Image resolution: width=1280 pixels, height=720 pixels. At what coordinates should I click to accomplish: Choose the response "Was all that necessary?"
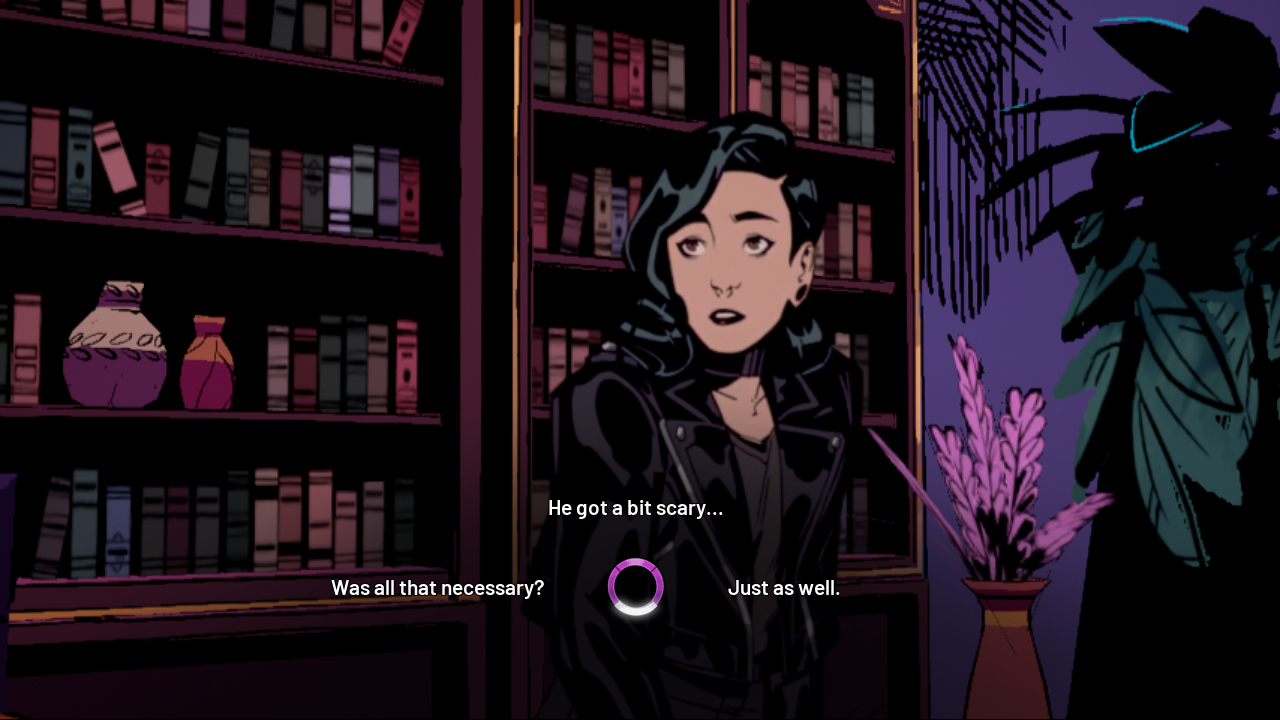tap(437, 588)
